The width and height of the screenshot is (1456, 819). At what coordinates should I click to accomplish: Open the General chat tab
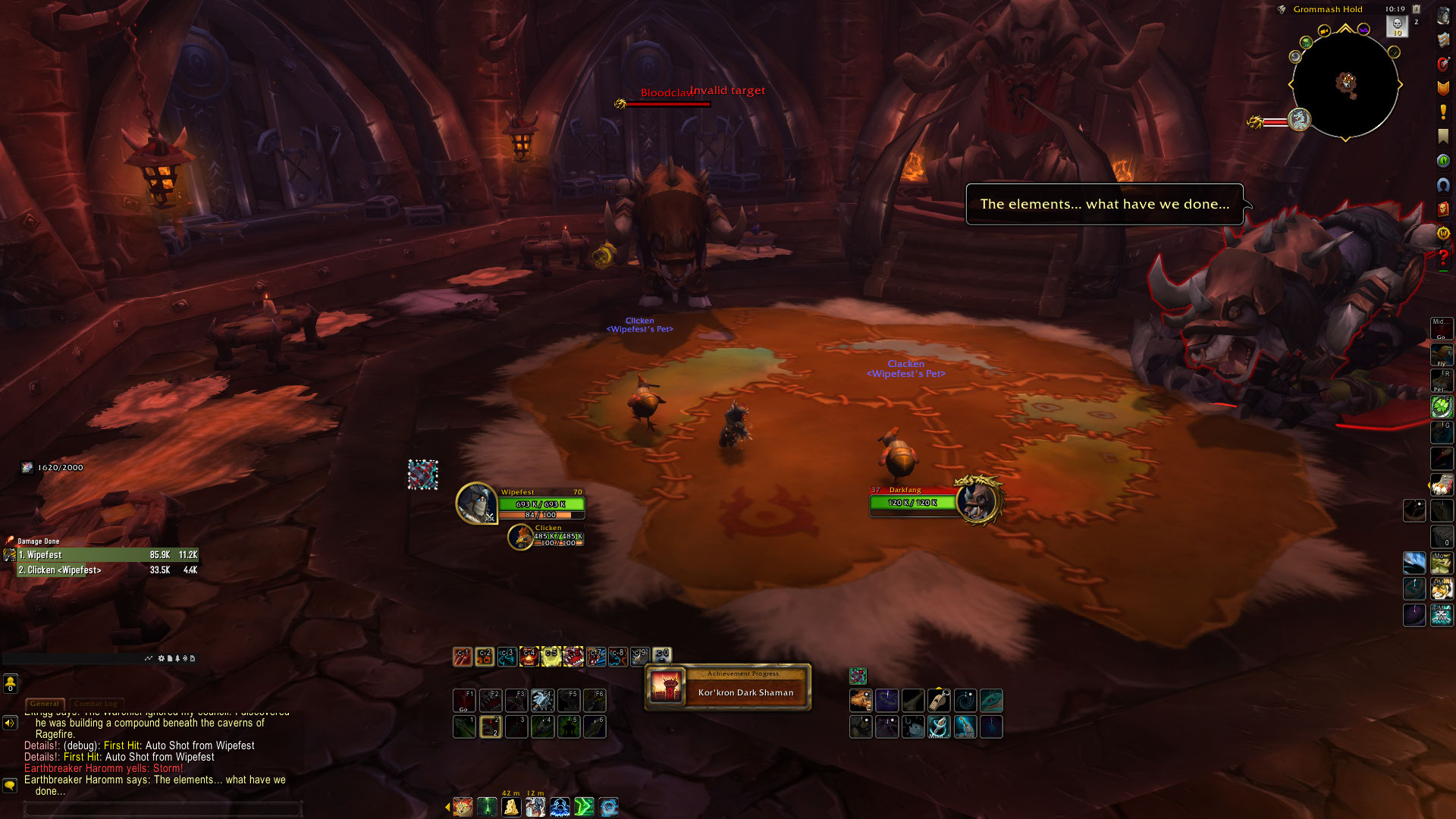pos(45,704)
